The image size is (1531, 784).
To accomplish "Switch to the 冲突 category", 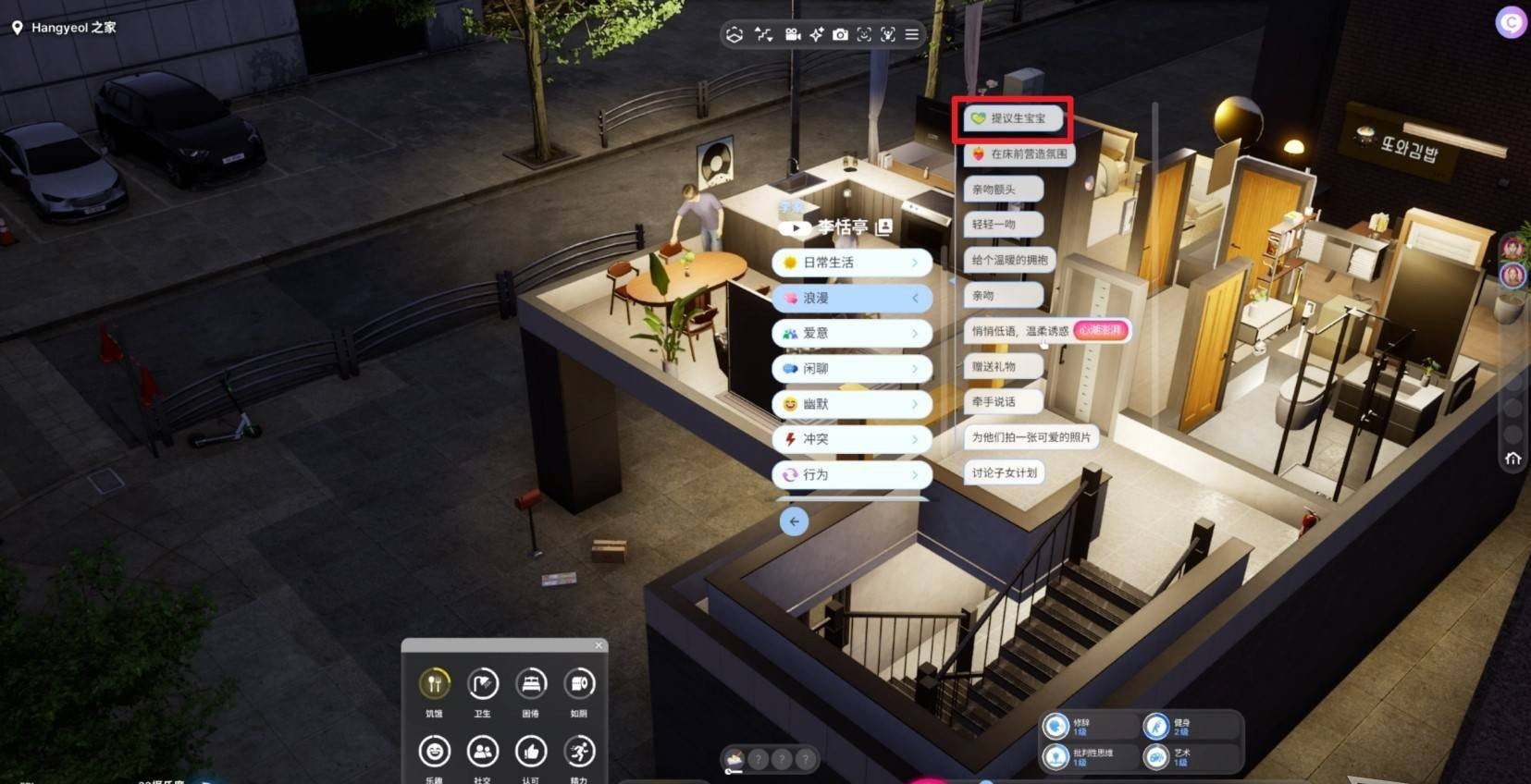I will coord(851,439).
